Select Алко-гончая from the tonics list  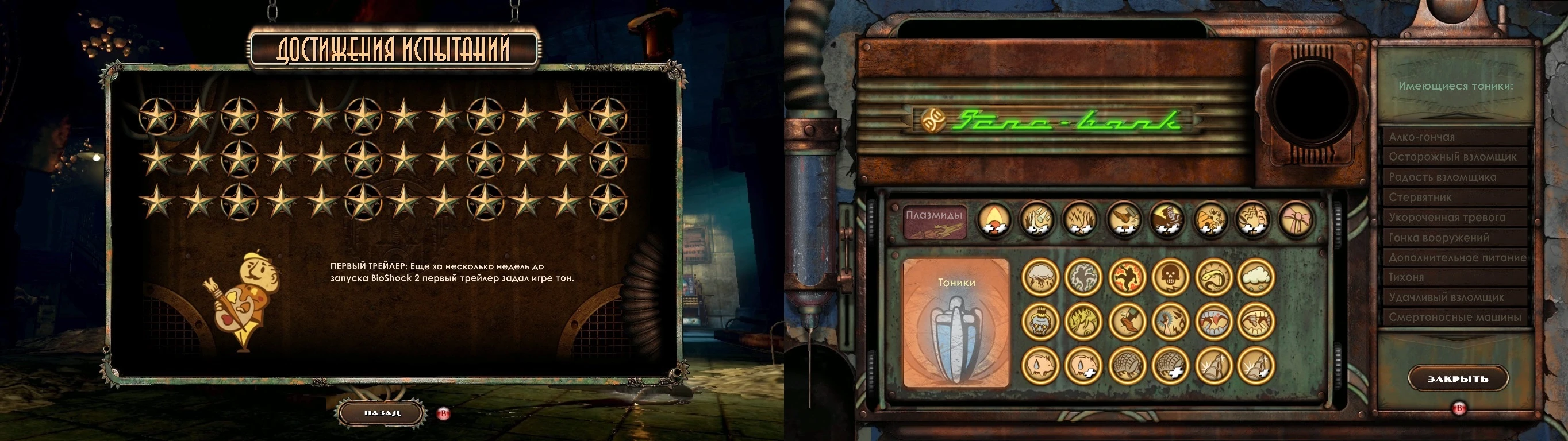click(x=1455, y=137)
